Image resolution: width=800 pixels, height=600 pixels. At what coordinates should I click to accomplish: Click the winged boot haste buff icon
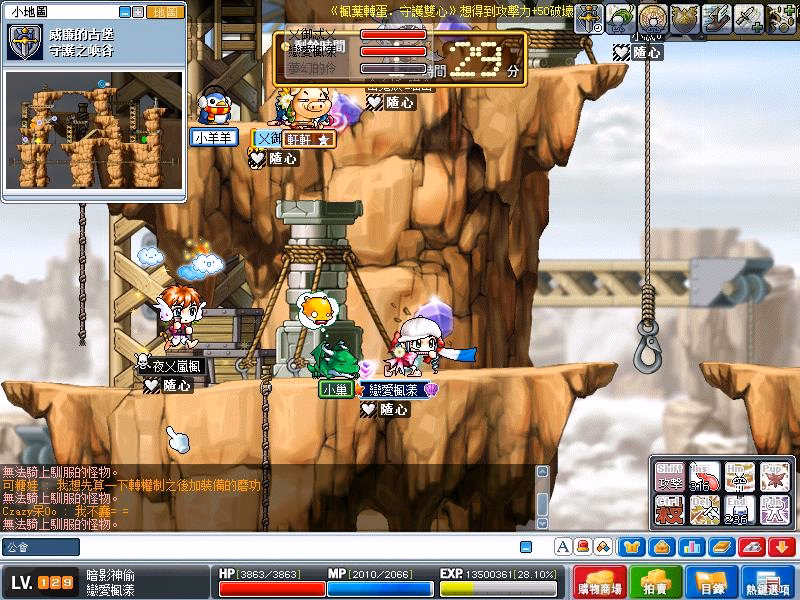pyautogui.click(x=718, y=17)
